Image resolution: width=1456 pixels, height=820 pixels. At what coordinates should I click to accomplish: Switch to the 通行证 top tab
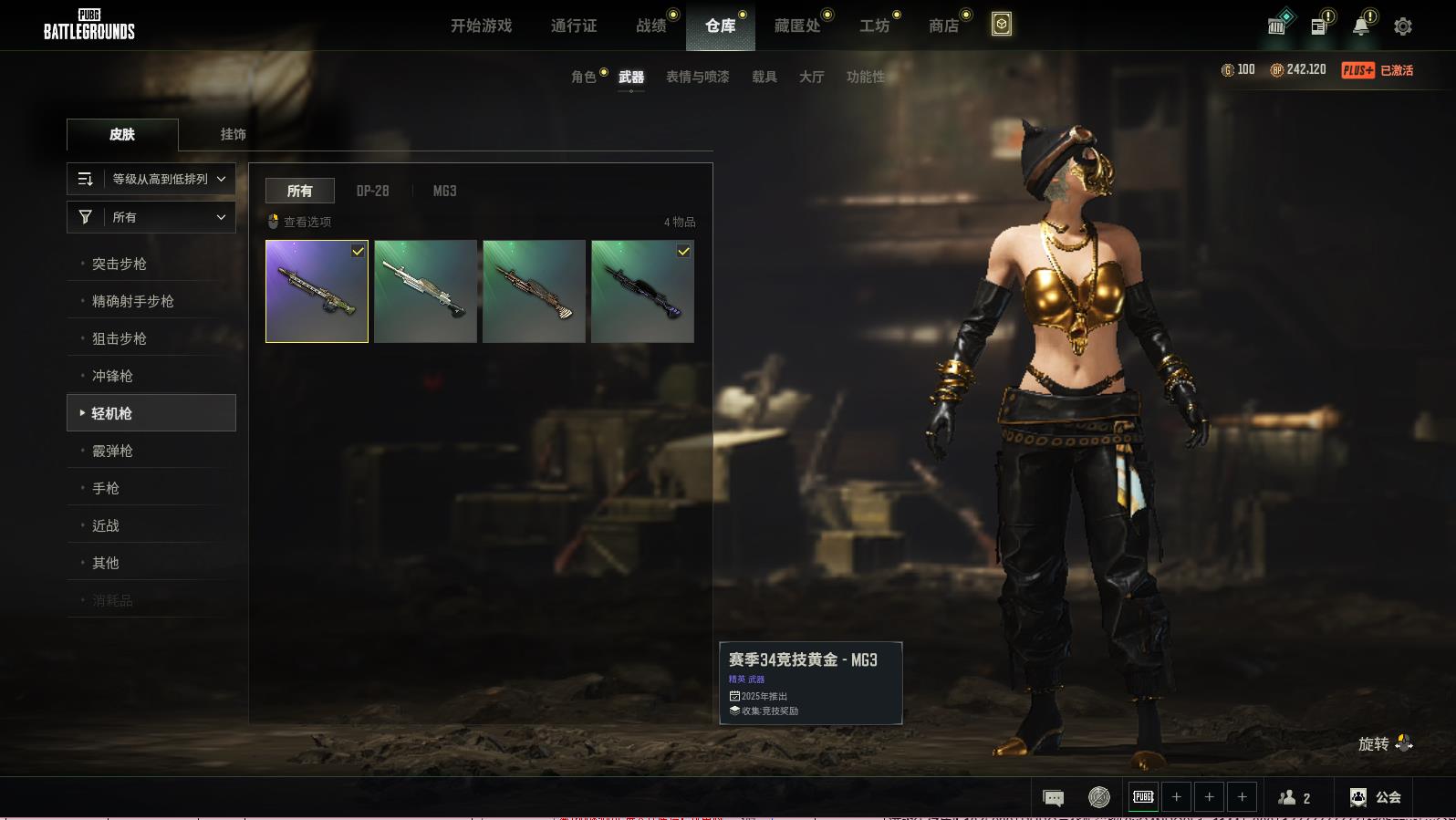point(574,26)
